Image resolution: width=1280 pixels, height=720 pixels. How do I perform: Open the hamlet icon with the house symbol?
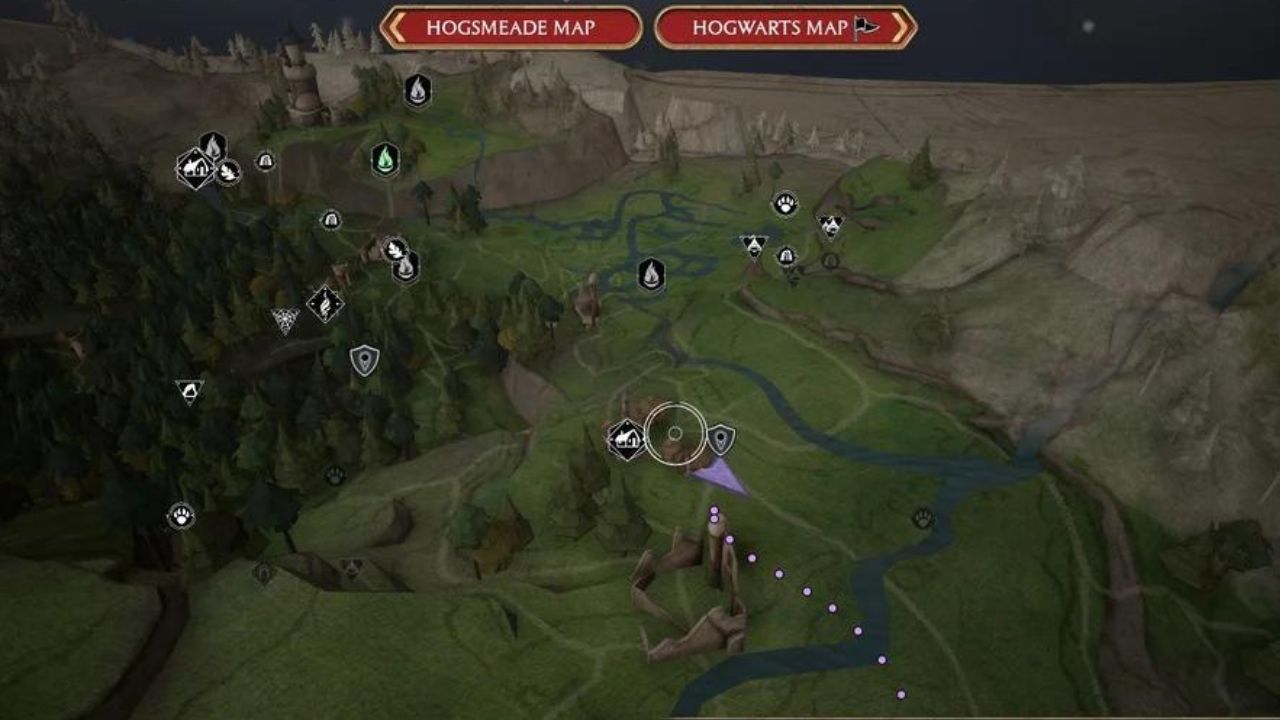[x=196, y=166]
